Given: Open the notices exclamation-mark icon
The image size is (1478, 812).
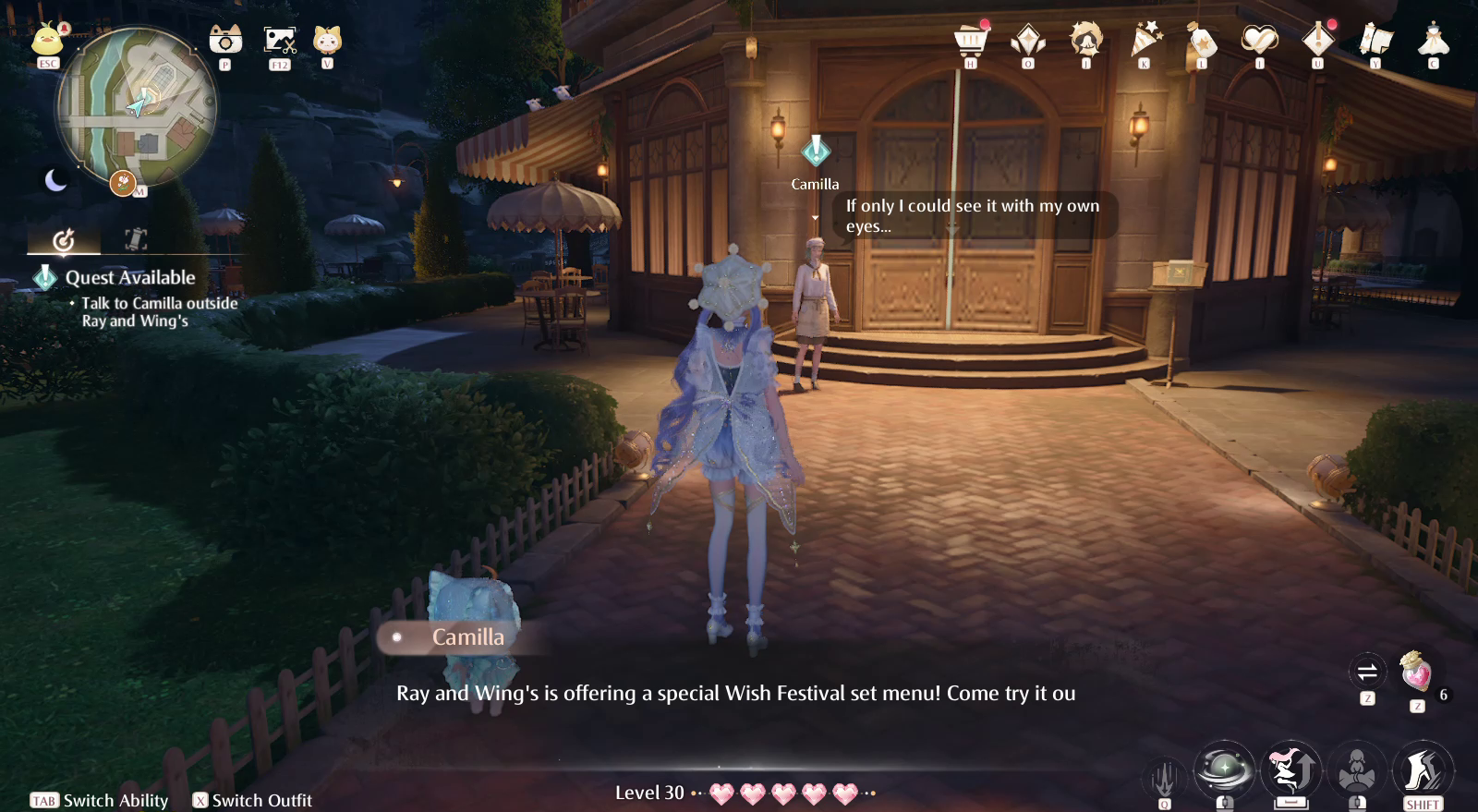Looking at the screenshot, I should coord(1318,42).
